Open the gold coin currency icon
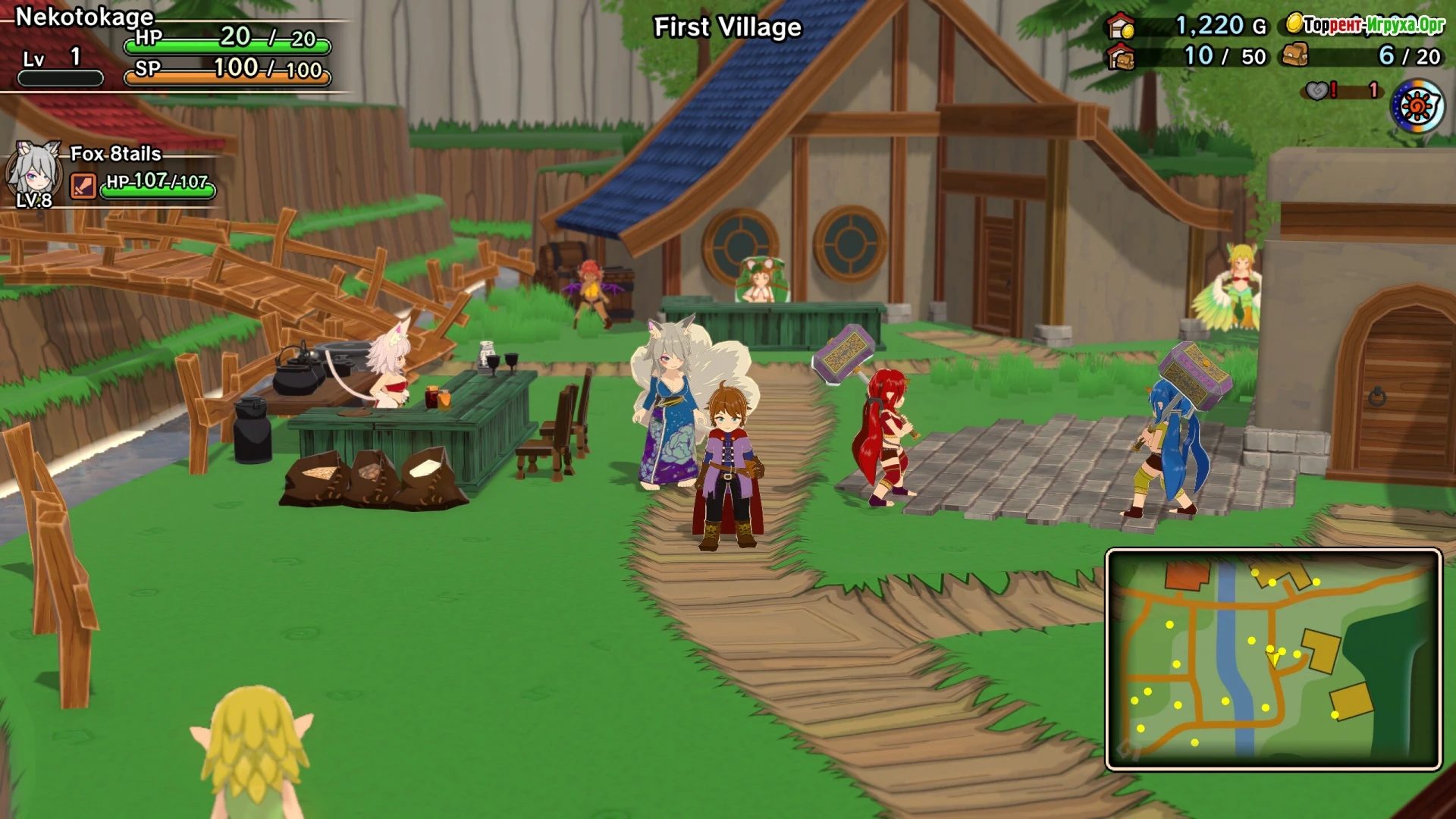Image resolution: width=1456 pixels, height=819 pixels. tap(1294, 24)
